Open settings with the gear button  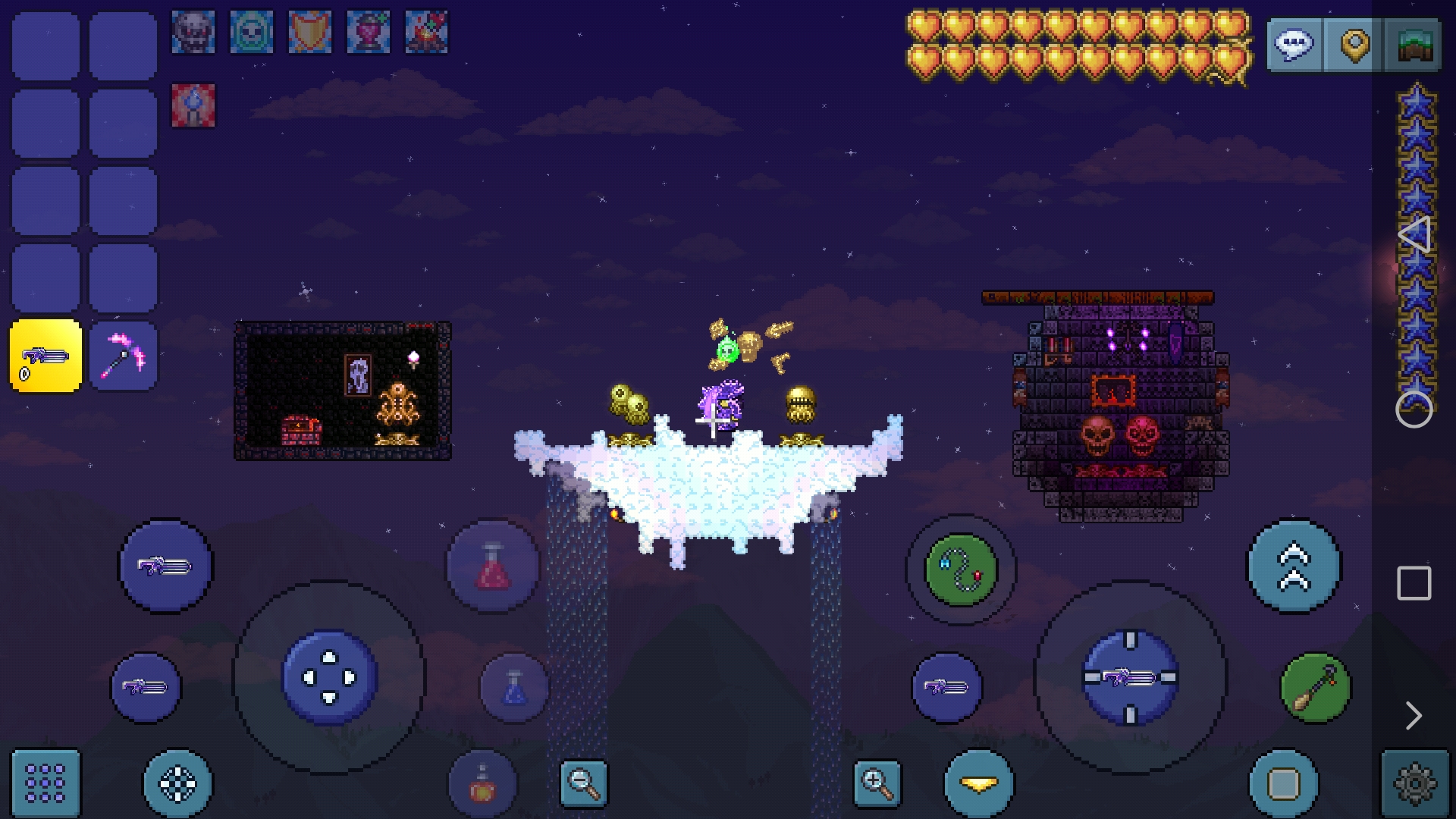click(1415, 783)
